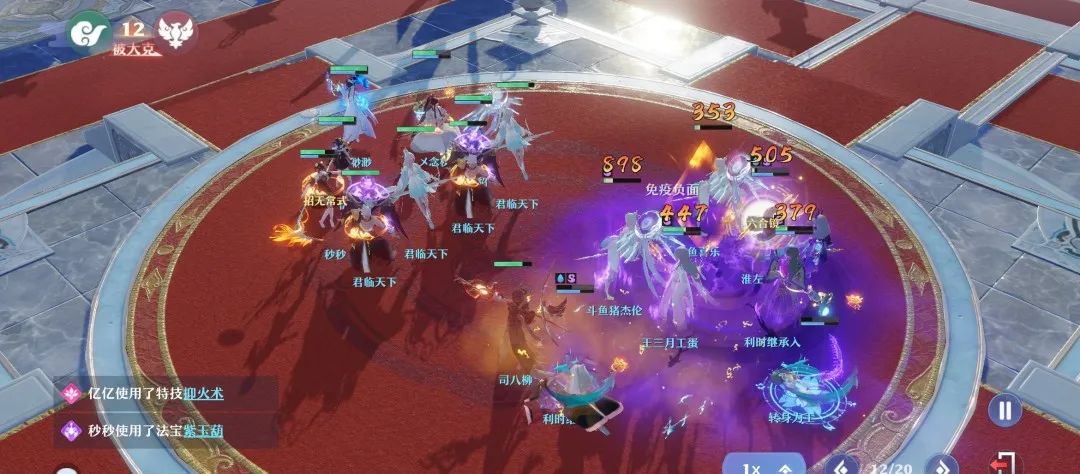
Task: Open the 紫玉葫 treasure link in the battle log
Action: tap(203, 431)
